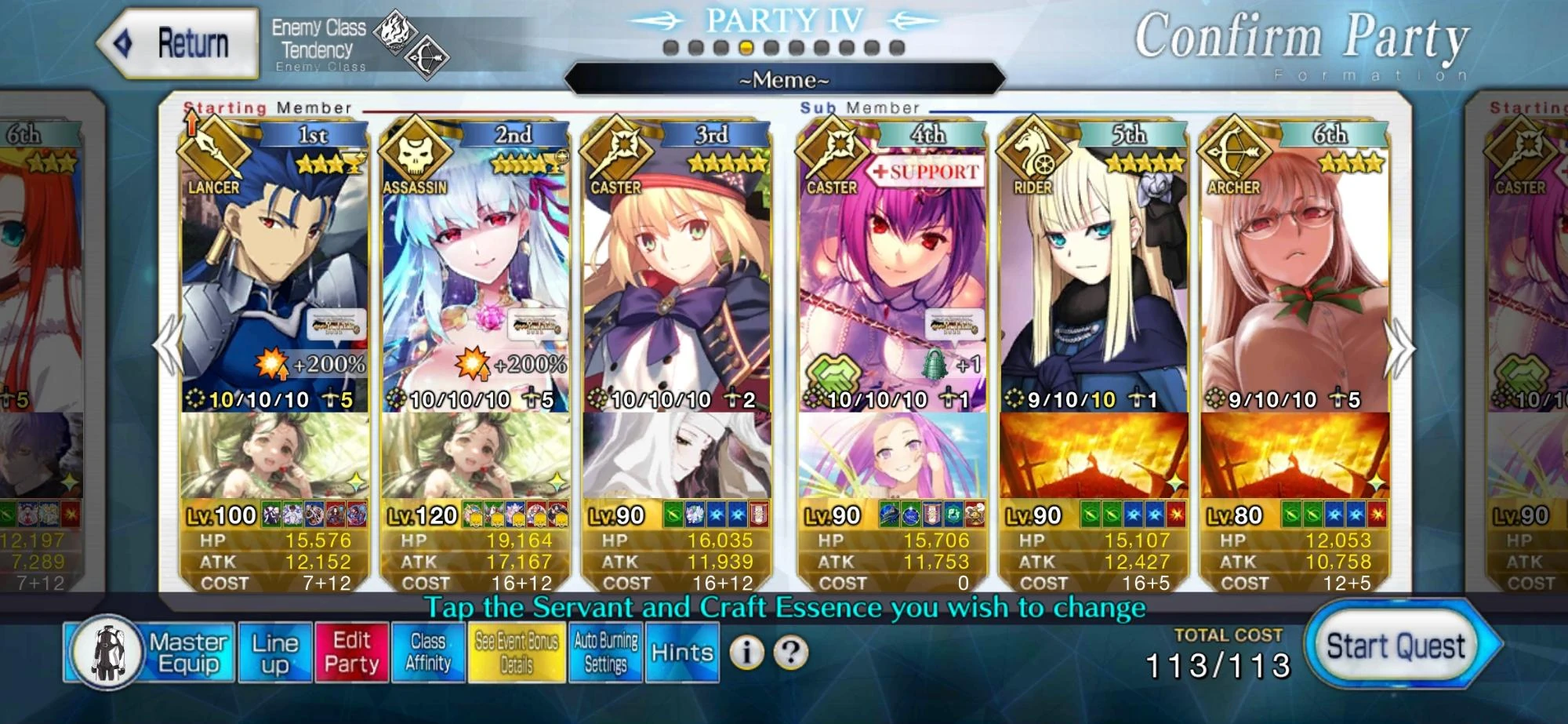Open See Event Bonus Details
This screenshot has width=1568, height=724.
(518, 651)
